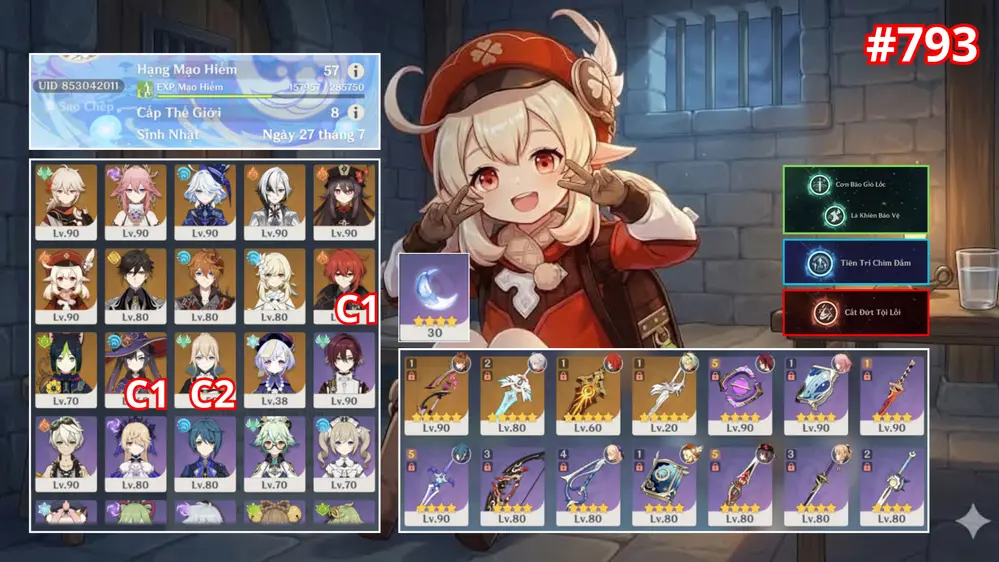Select the level 20 white sword card

click(664, 391)
